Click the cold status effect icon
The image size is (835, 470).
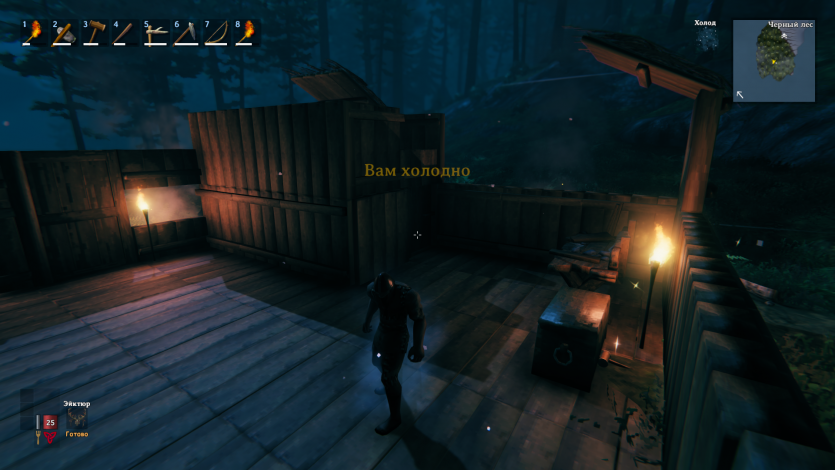(706, 38)
